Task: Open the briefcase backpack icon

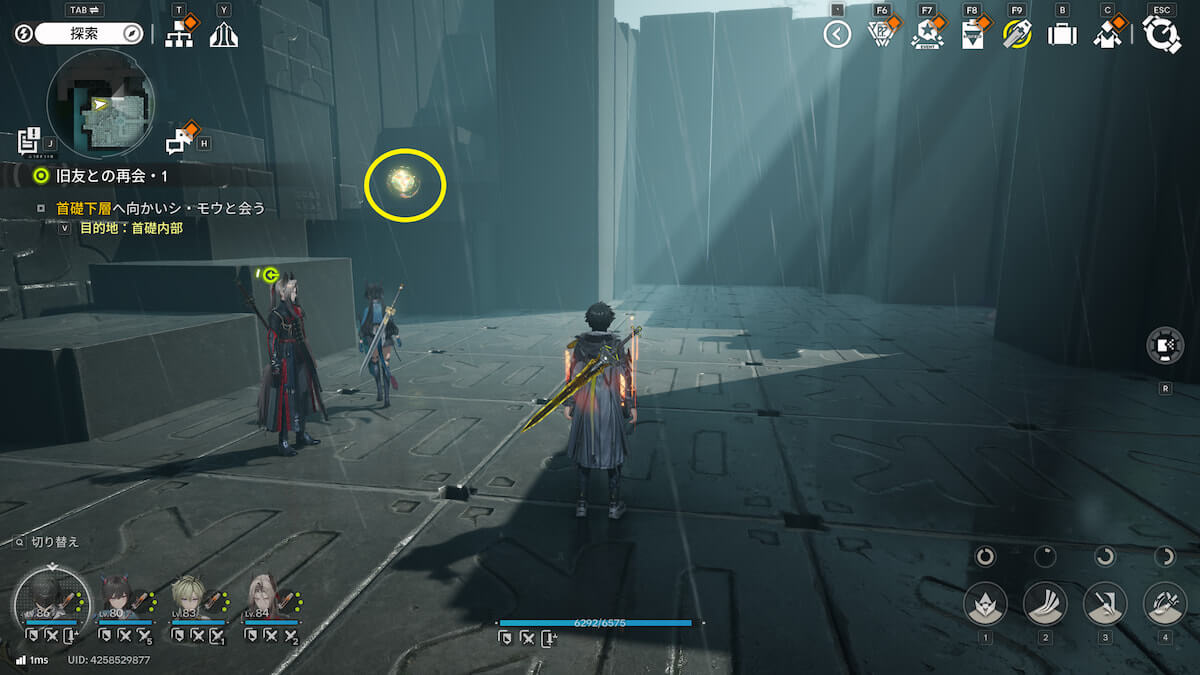Action: 1062,35
